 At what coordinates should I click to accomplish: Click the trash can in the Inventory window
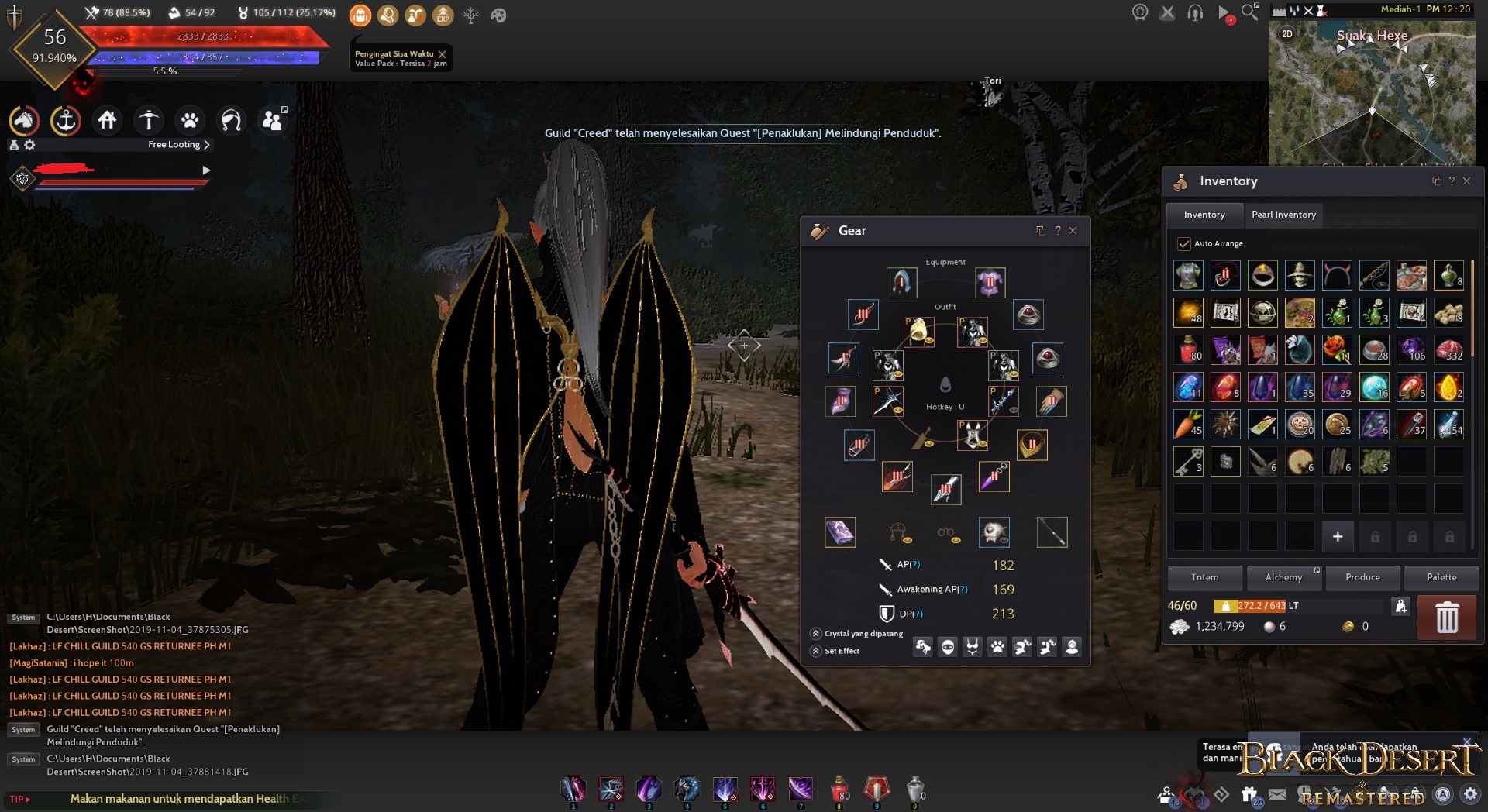click(x=1446, y=618)
